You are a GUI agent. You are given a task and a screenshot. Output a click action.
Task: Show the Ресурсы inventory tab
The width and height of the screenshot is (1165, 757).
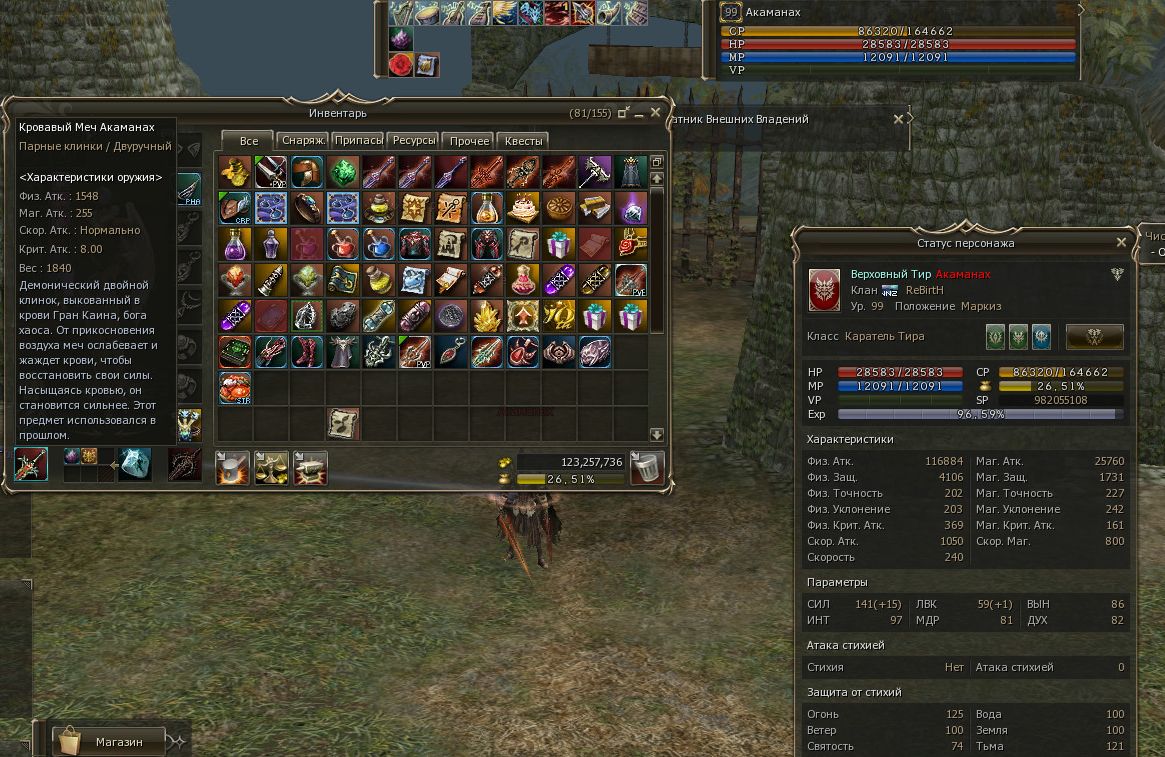click(x=414, y=141)
